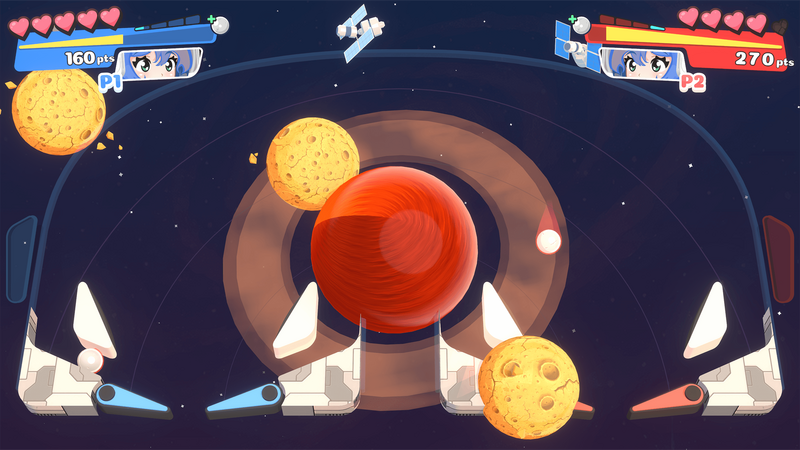Select P1's extra ball icon
Image resolution: width=800 pixels, height=450 pixels.
coord(220,25)
